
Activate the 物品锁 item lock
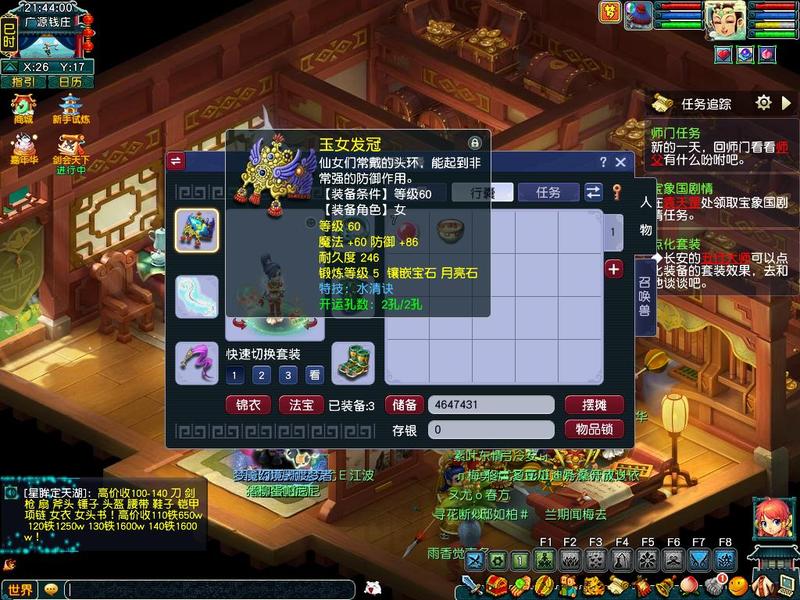tap(594, 429)
